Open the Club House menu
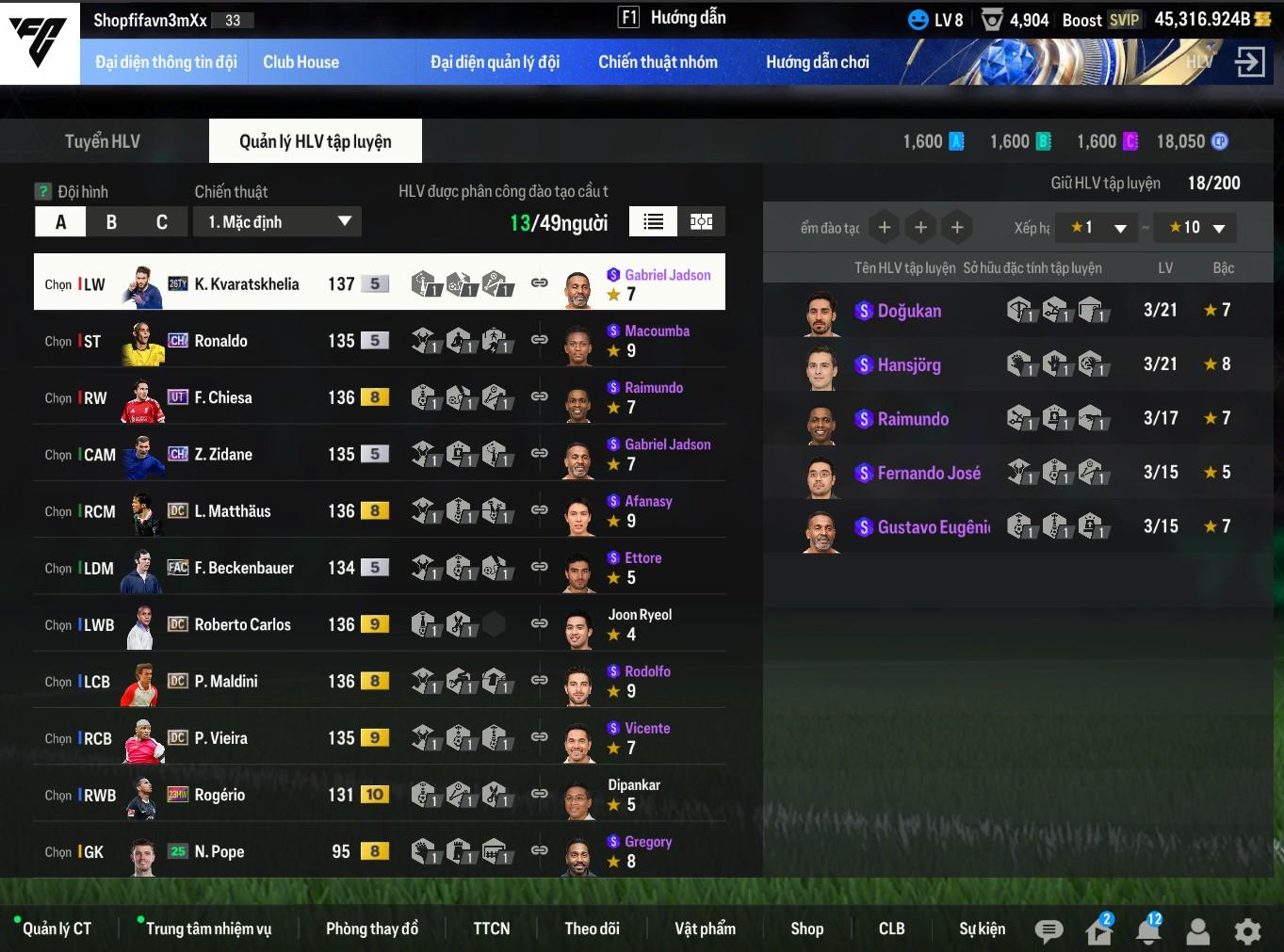This screenshot has height=952, width=1284. (301, 62)
